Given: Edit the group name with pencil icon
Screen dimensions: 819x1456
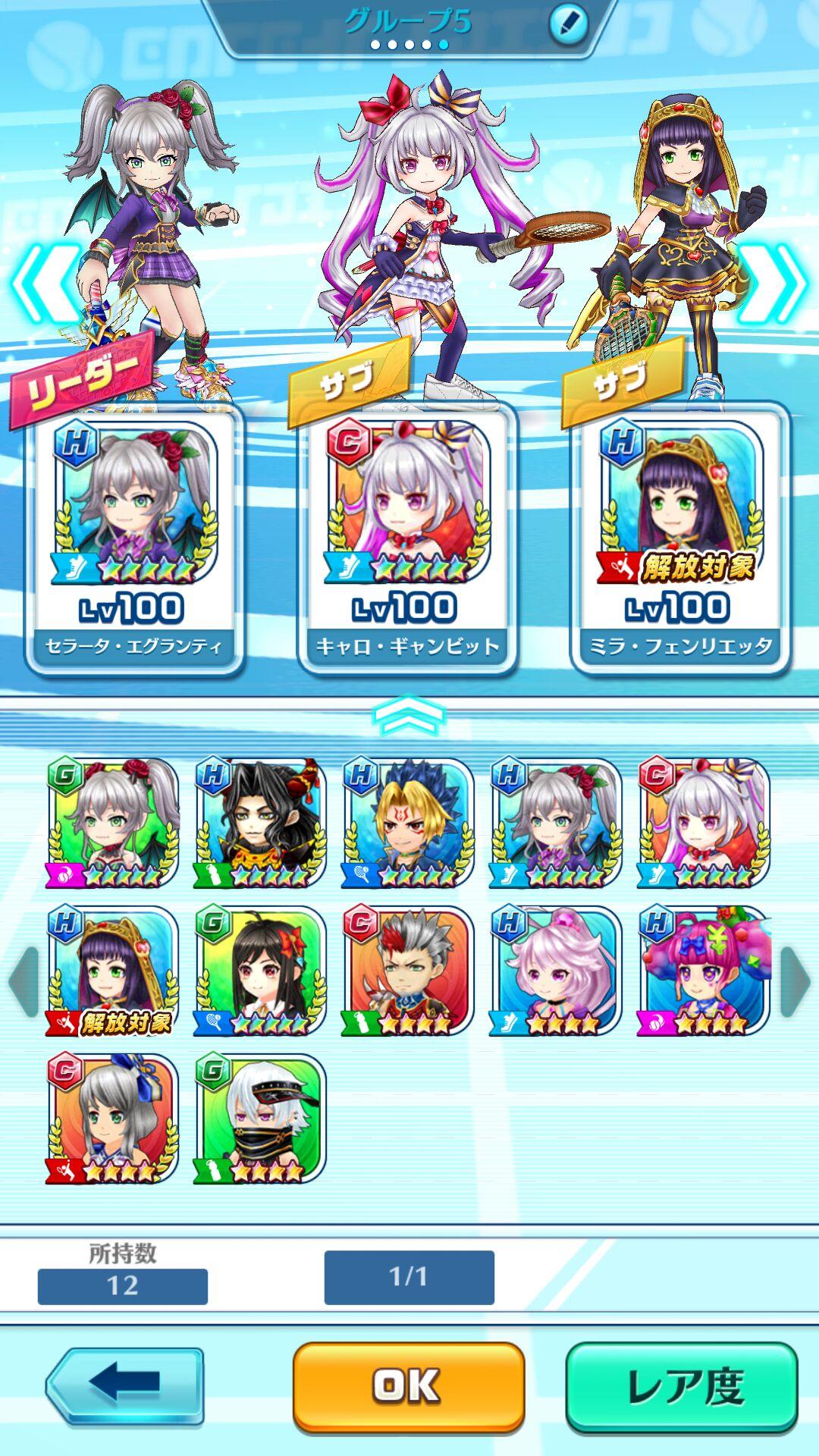Looking at the screenshot, I should 568,24.
